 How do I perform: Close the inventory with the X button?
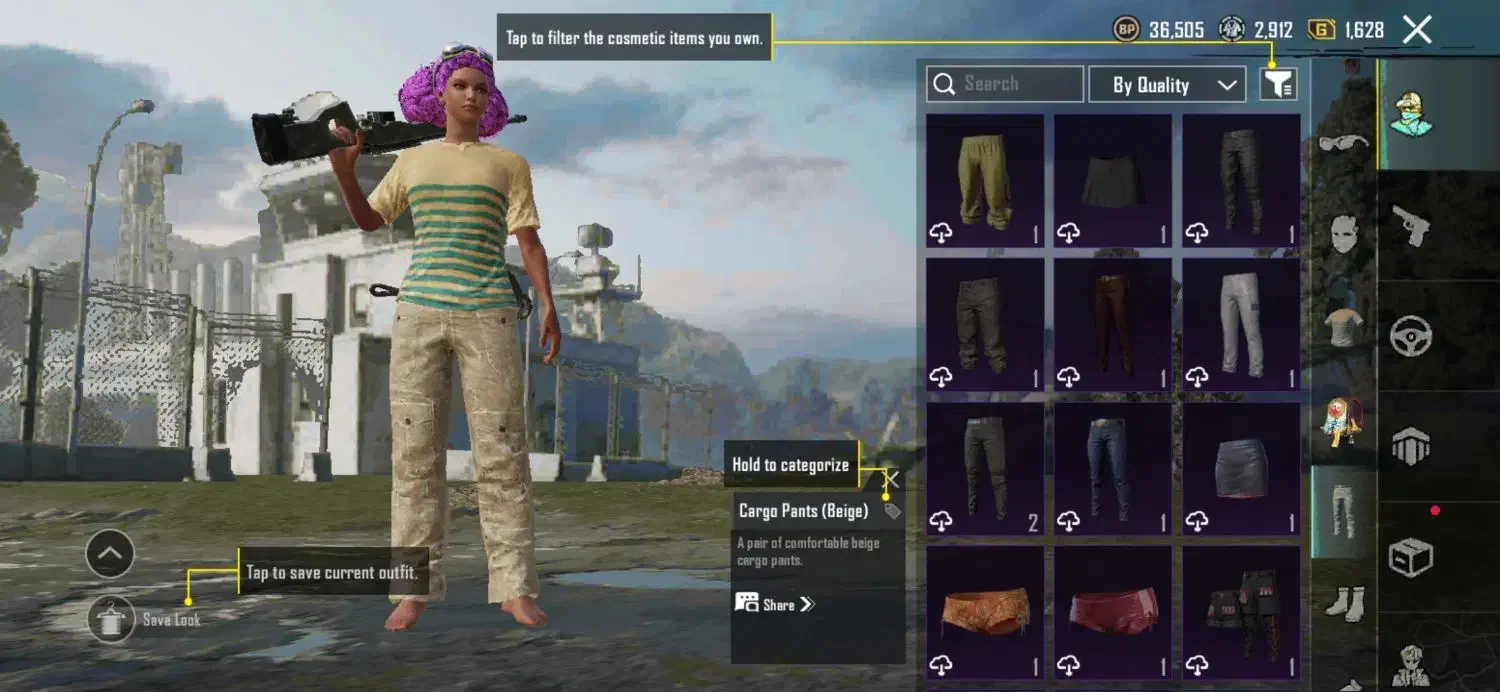(x=1417, y=30)
